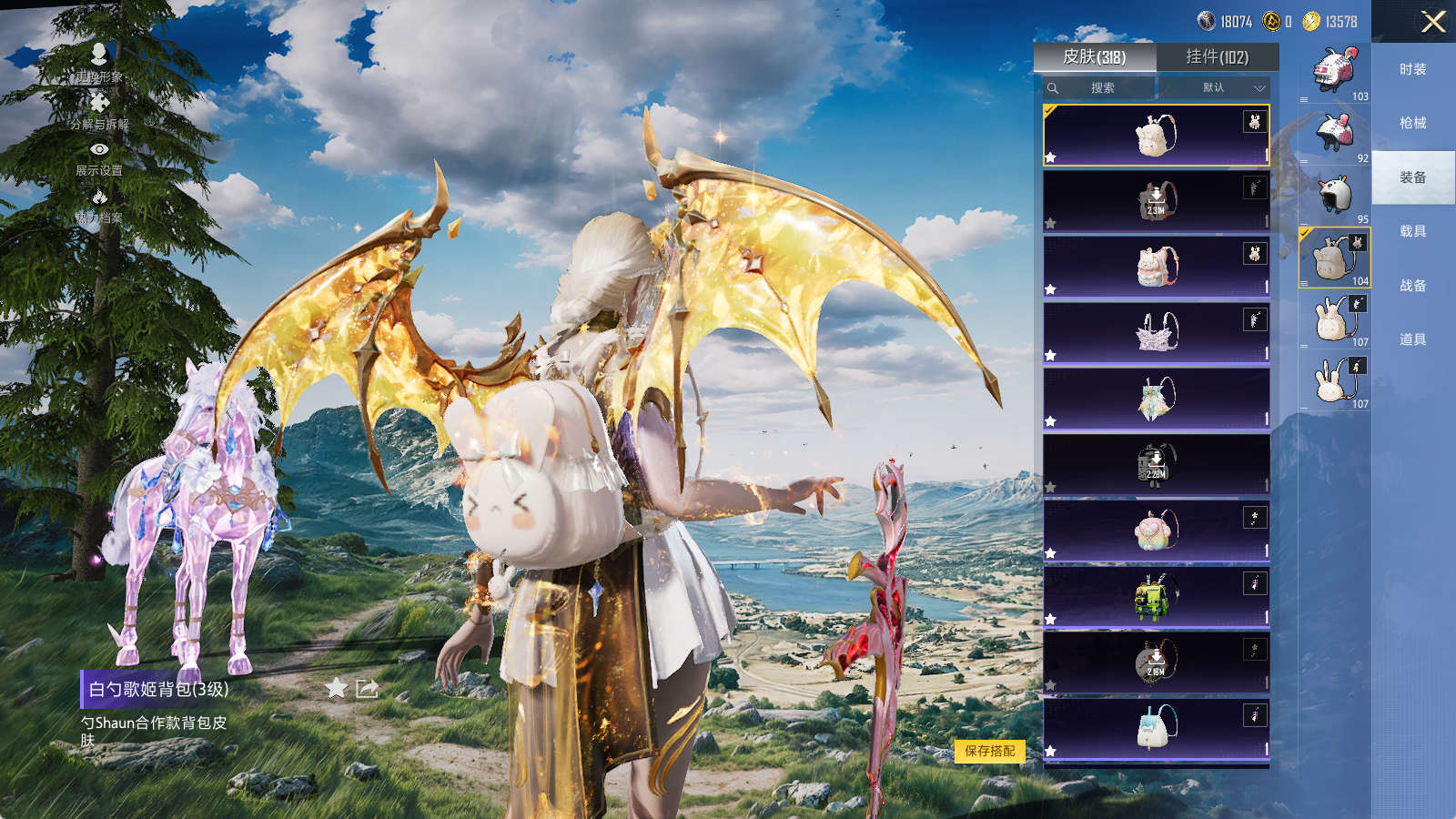1456x819 pixels.
Task: Open 分解与拆解 puzzle icon
Action: (x=99, y=109)
